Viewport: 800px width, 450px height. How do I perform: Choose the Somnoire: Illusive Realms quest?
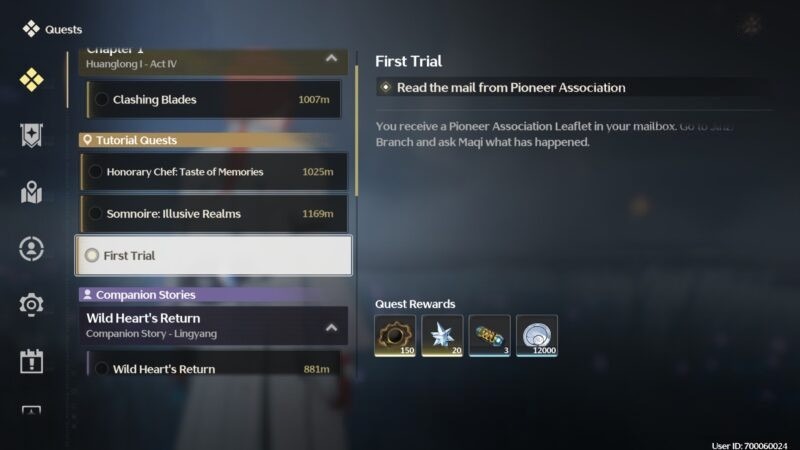click(x=214, y=214)
